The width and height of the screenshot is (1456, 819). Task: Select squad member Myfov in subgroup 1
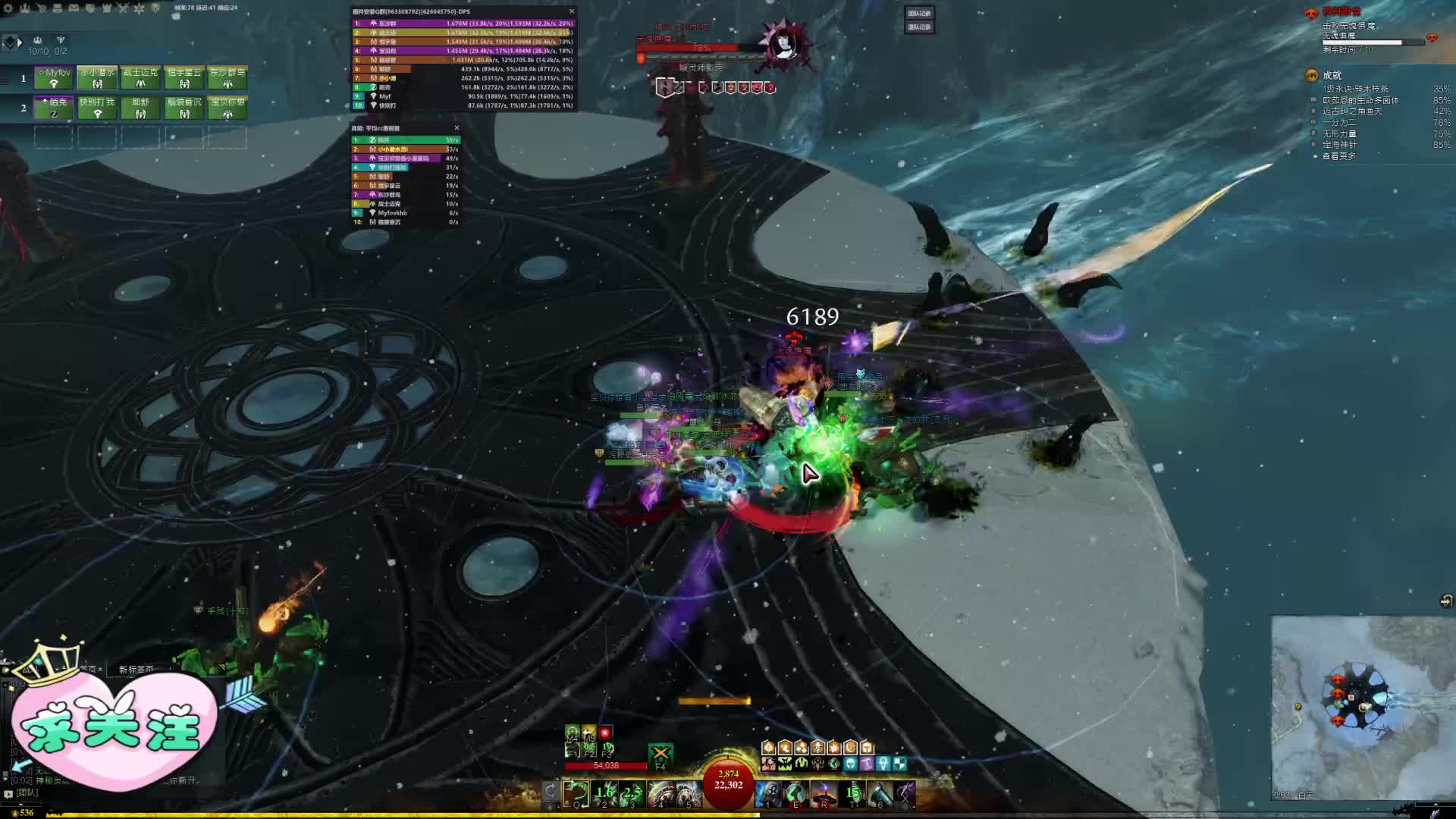pos(54,77)
